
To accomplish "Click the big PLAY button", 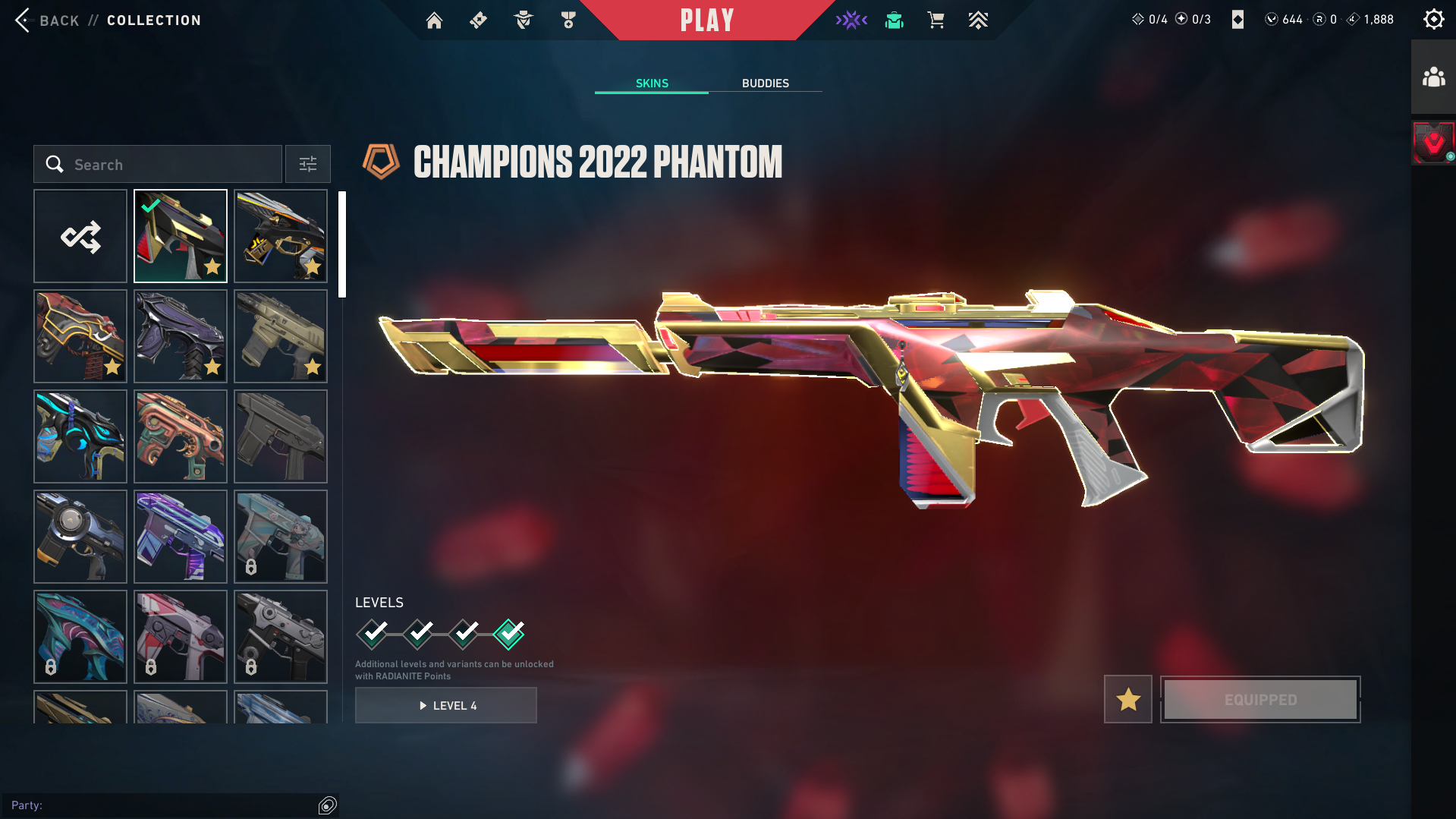I will [x=706, y=20].
